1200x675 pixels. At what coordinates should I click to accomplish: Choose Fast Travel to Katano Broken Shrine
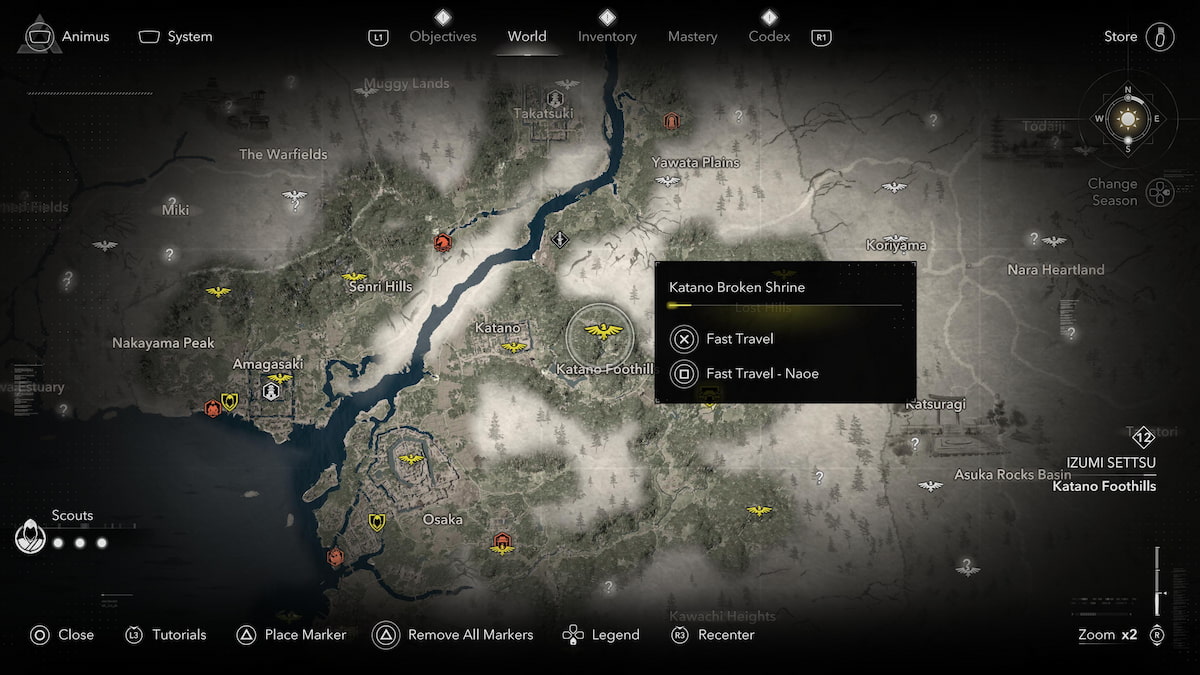[x=739, y=339]
